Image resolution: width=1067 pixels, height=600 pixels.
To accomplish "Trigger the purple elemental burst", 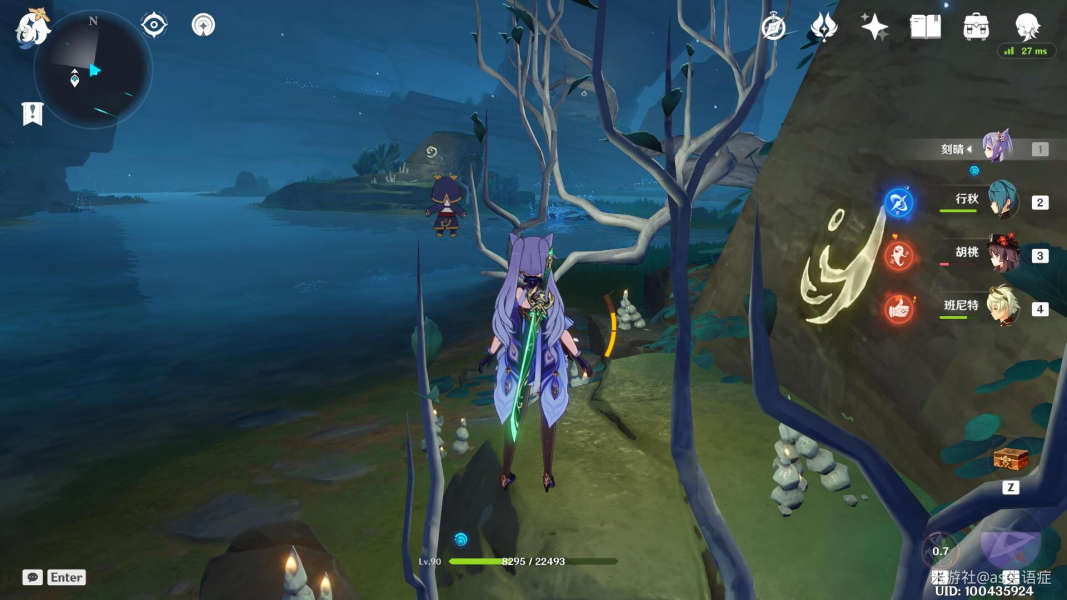I will tap(1010, 542).
